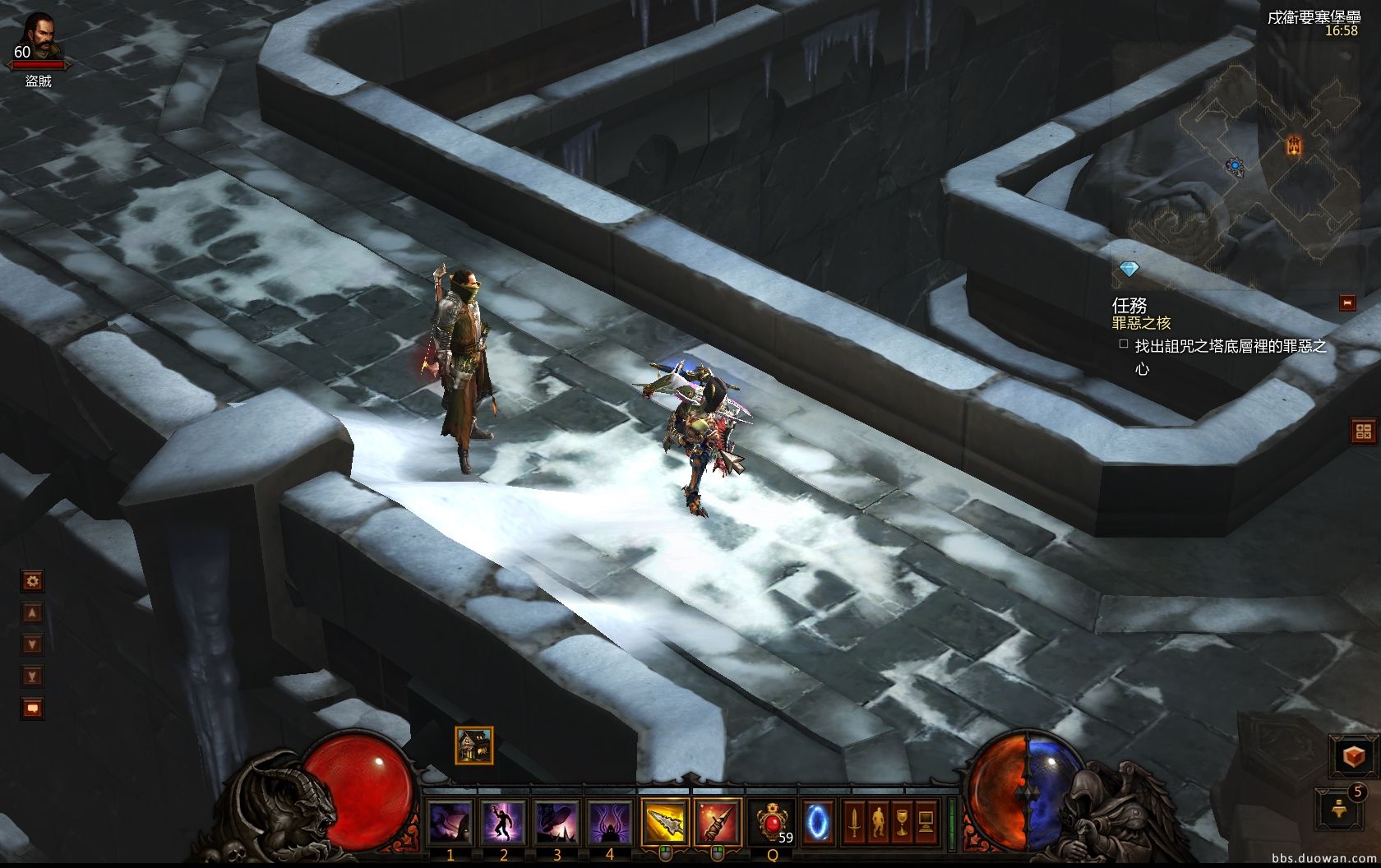Open the quest log via the chalice button

903,821
